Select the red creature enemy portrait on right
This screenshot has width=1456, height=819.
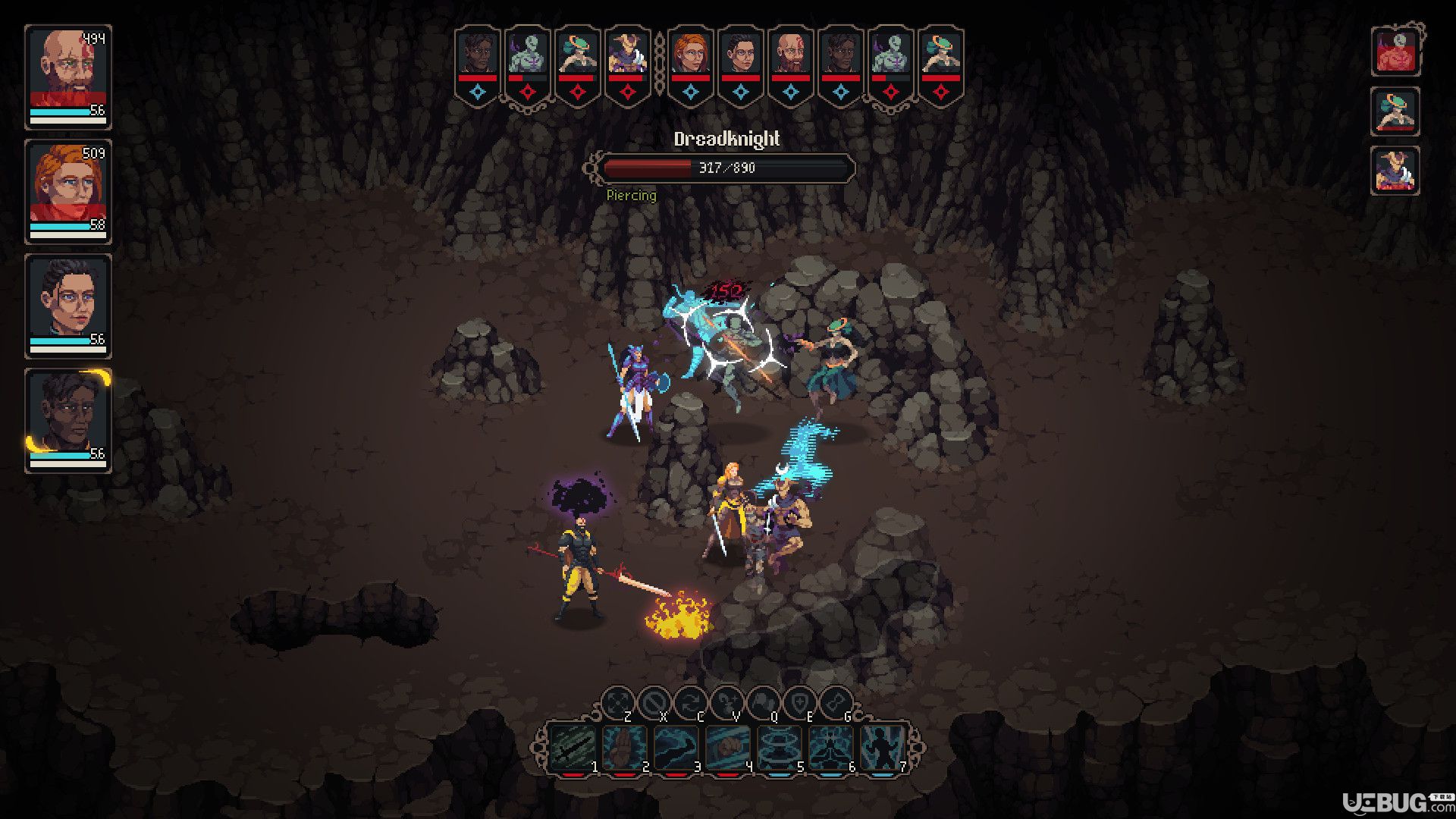click(x=1395, y=52)
